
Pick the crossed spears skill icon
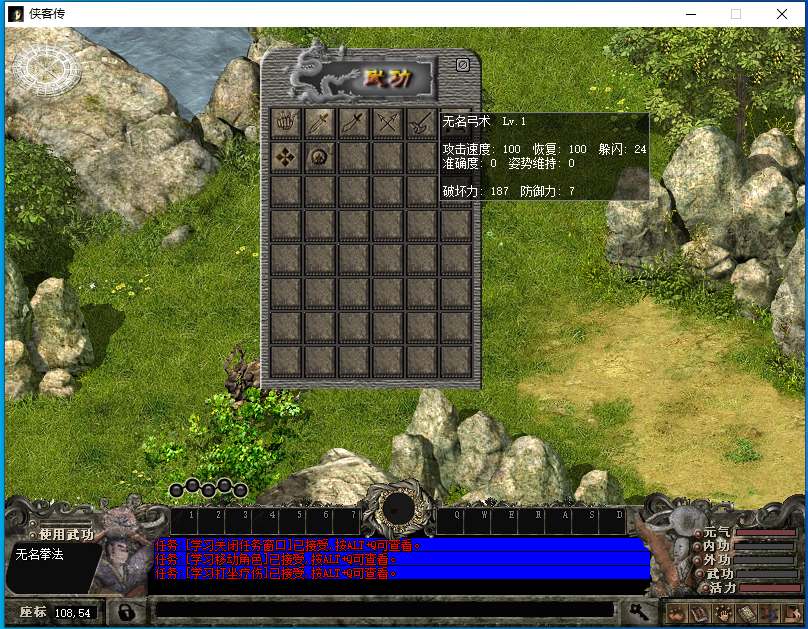[x=388, y=123]
